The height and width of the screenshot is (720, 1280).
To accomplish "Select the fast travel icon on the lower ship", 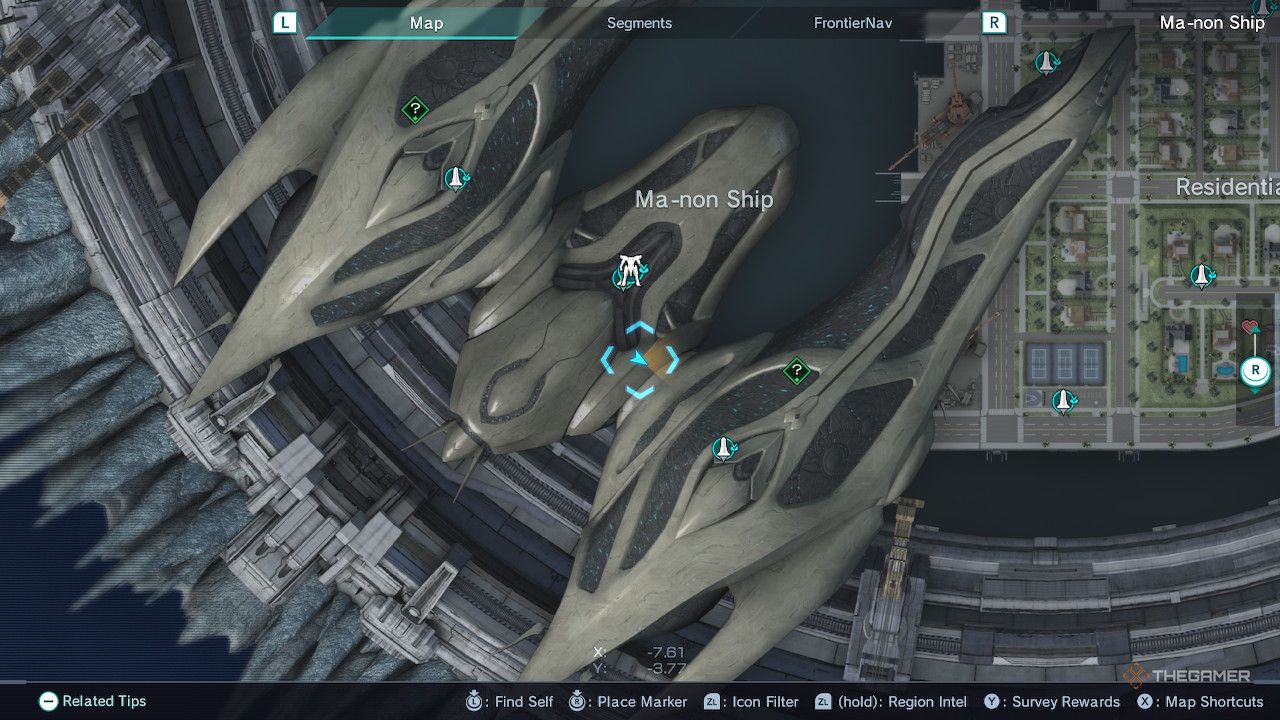I will [722, 447].
